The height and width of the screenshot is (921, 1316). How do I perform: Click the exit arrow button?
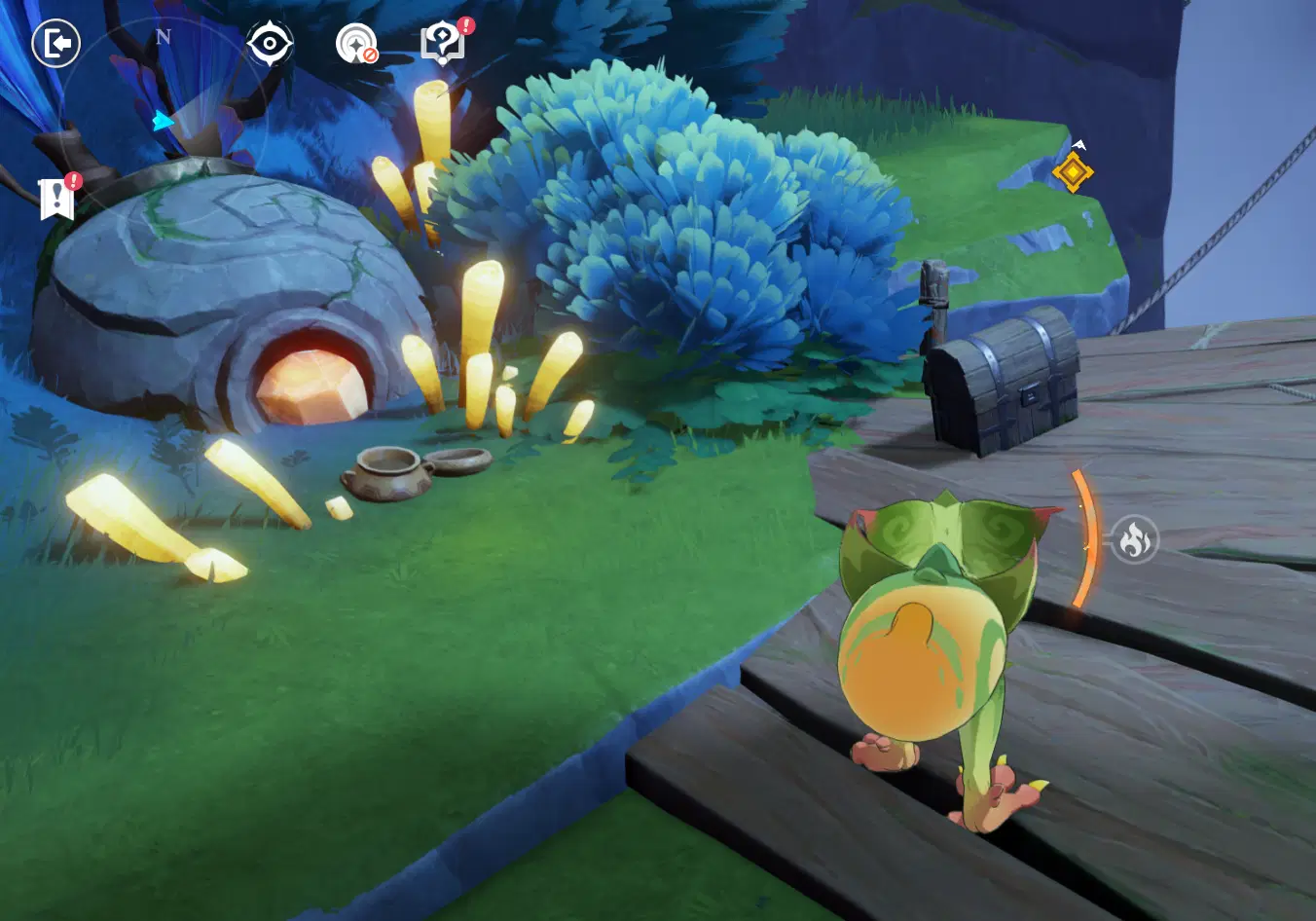[56, 44]
